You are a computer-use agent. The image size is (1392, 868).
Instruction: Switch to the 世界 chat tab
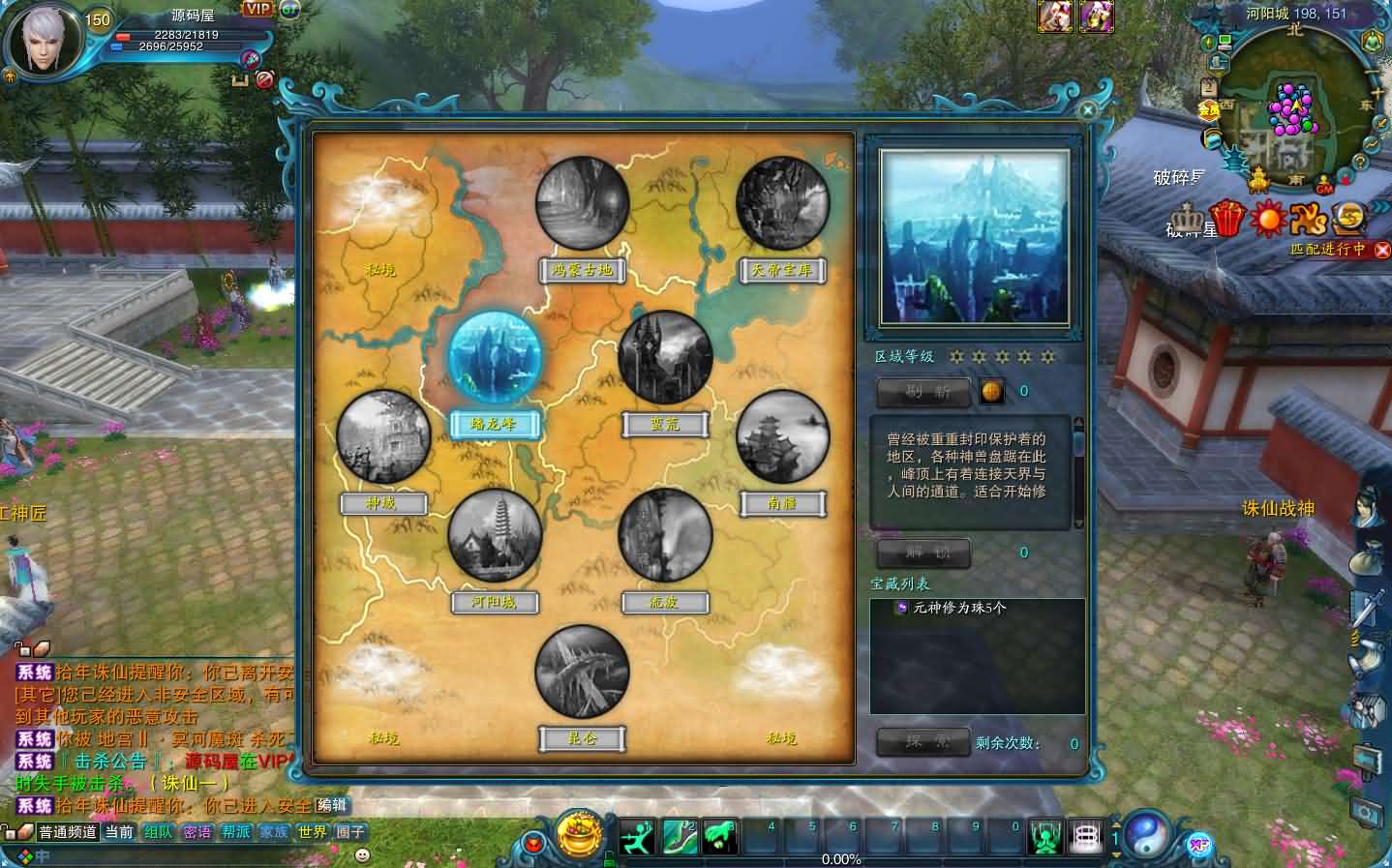[314, 830]
